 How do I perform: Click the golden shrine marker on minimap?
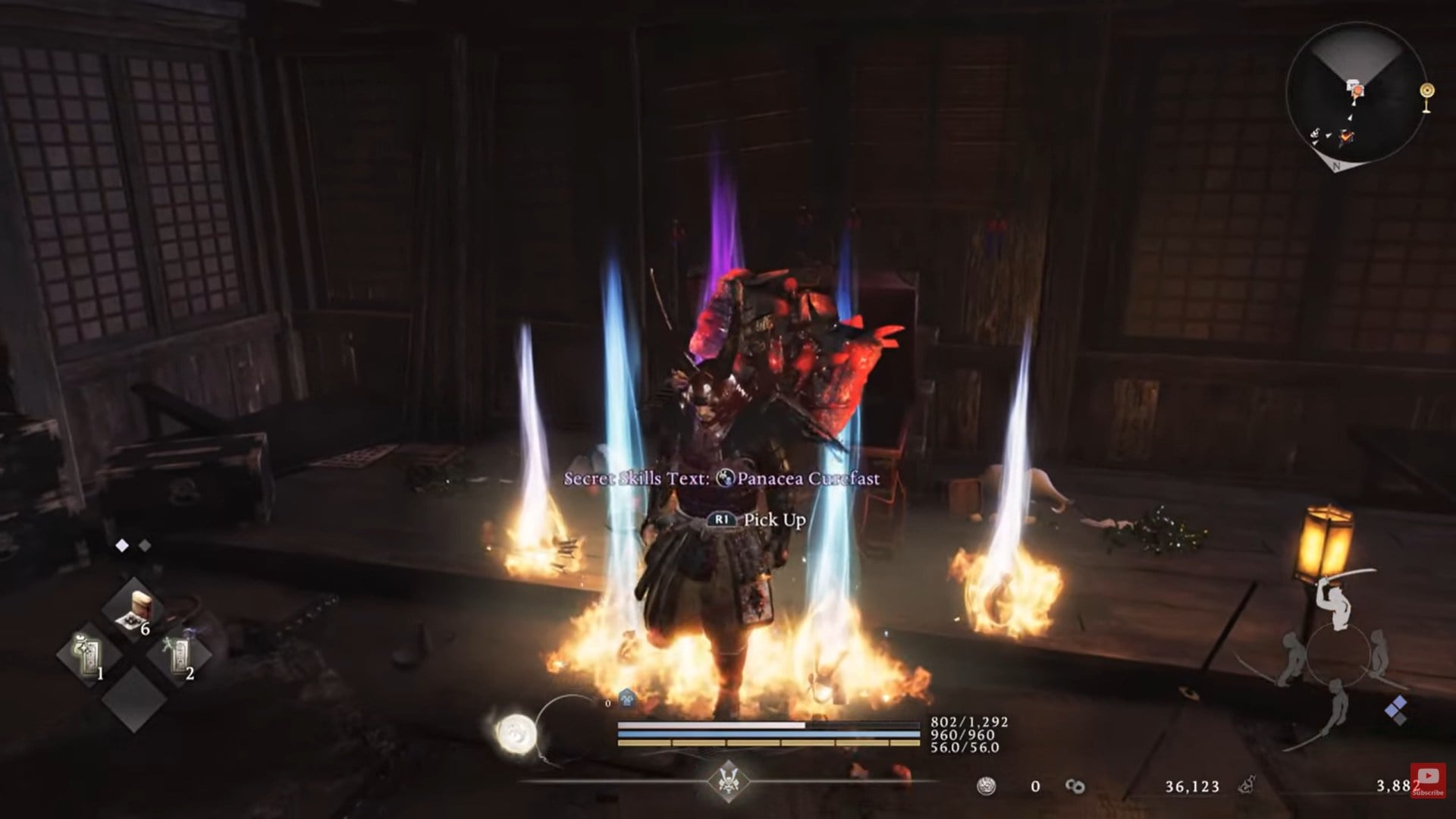[1426, 91]
